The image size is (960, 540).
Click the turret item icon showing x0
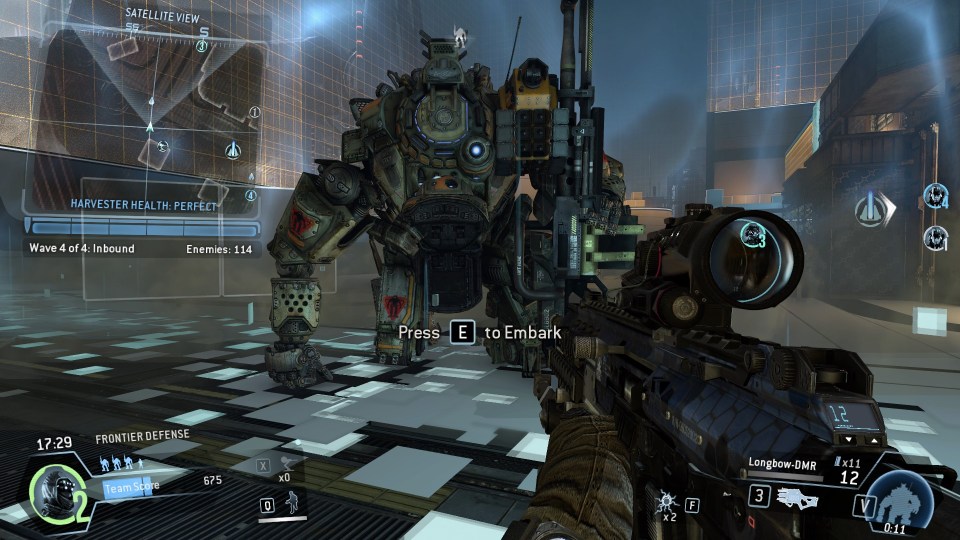click(x=288, y=463)
